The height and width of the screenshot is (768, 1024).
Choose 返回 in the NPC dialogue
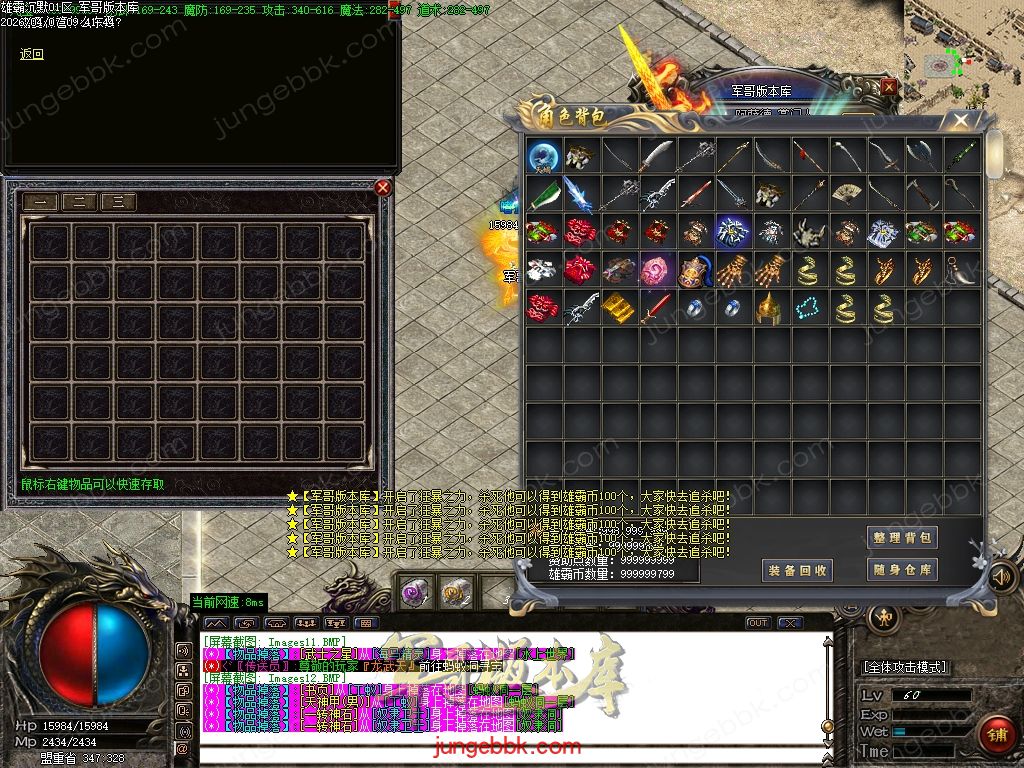point(32,55)
